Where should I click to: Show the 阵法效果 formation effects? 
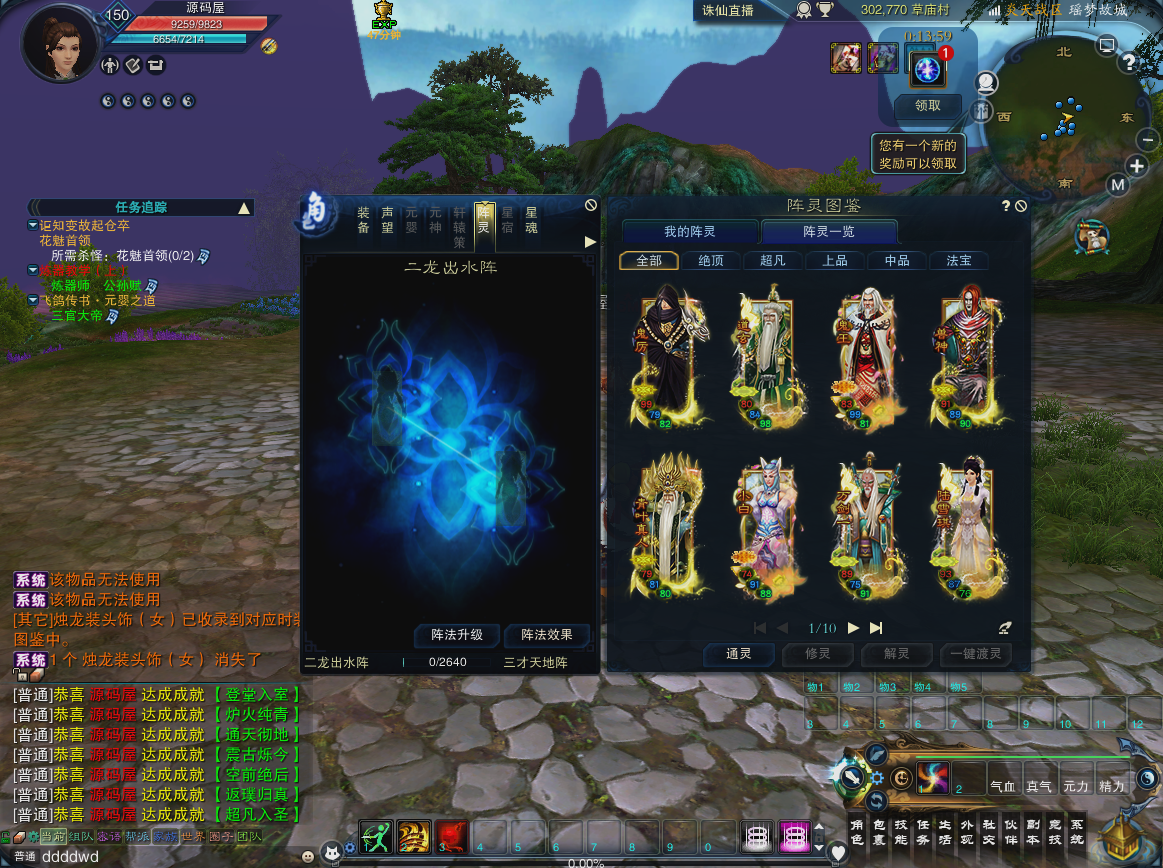tap(546, 635)
